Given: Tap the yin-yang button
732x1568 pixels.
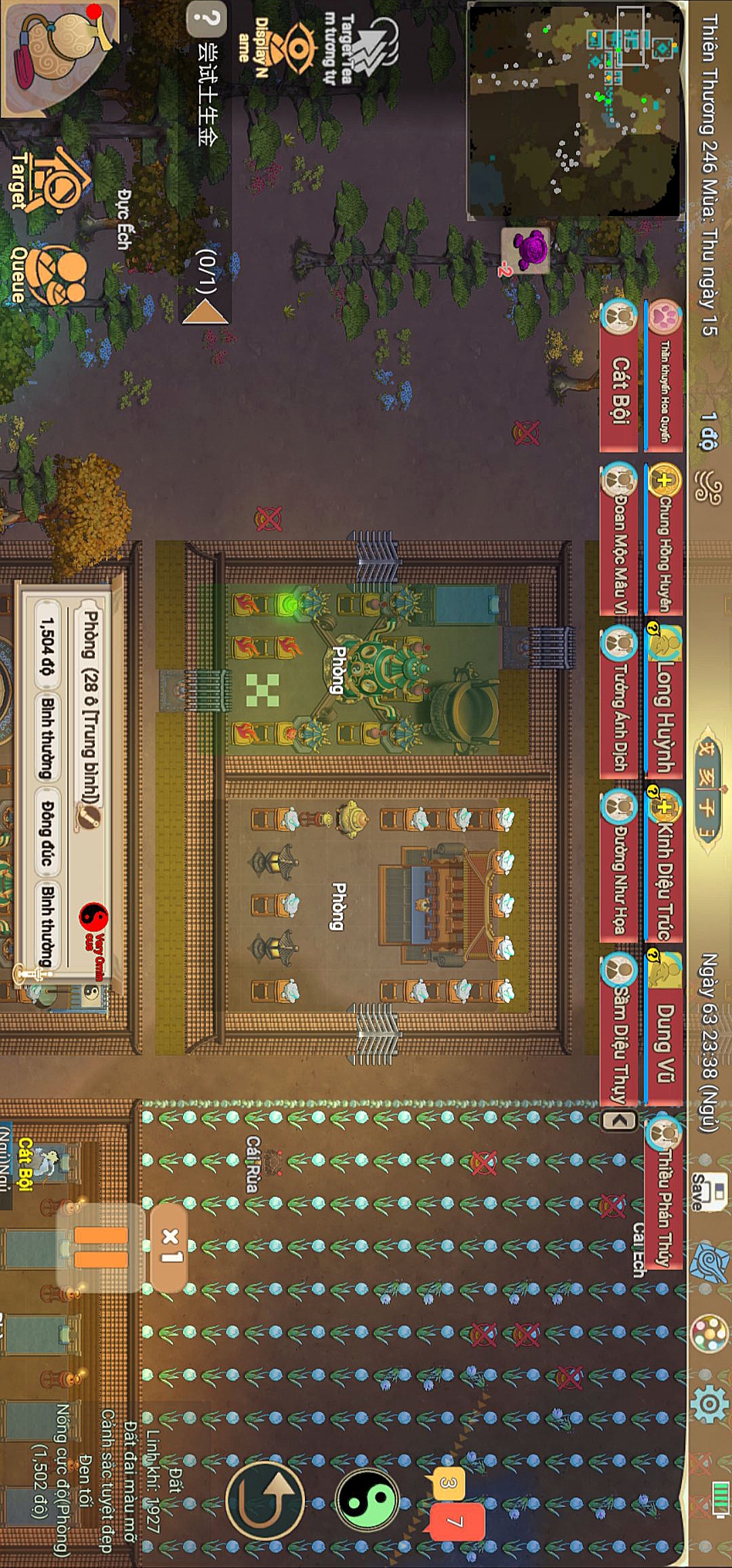Looking at the screenshot, I should [367, 1500].
